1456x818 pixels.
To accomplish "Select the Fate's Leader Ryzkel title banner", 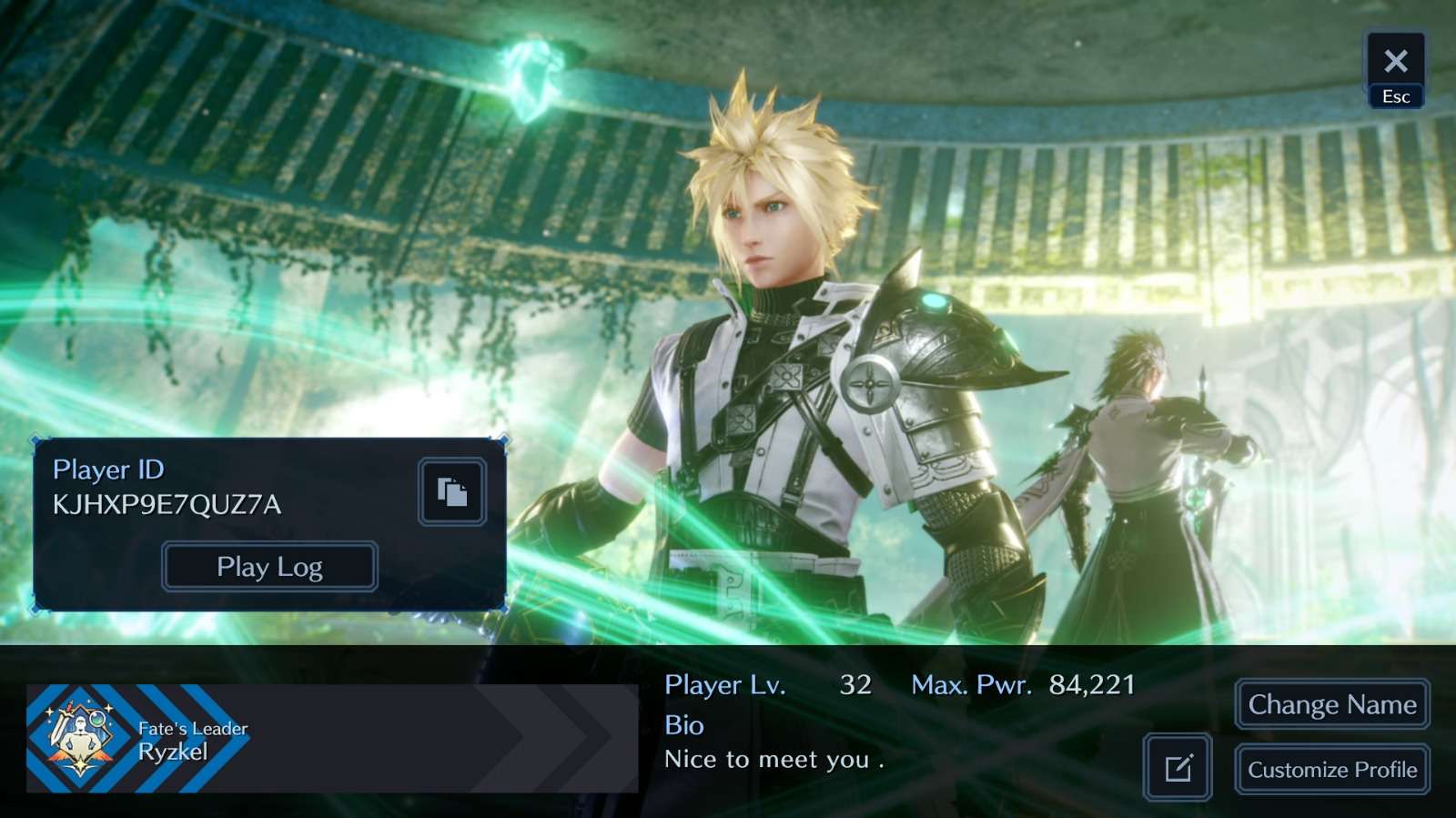I will [331, 738].
